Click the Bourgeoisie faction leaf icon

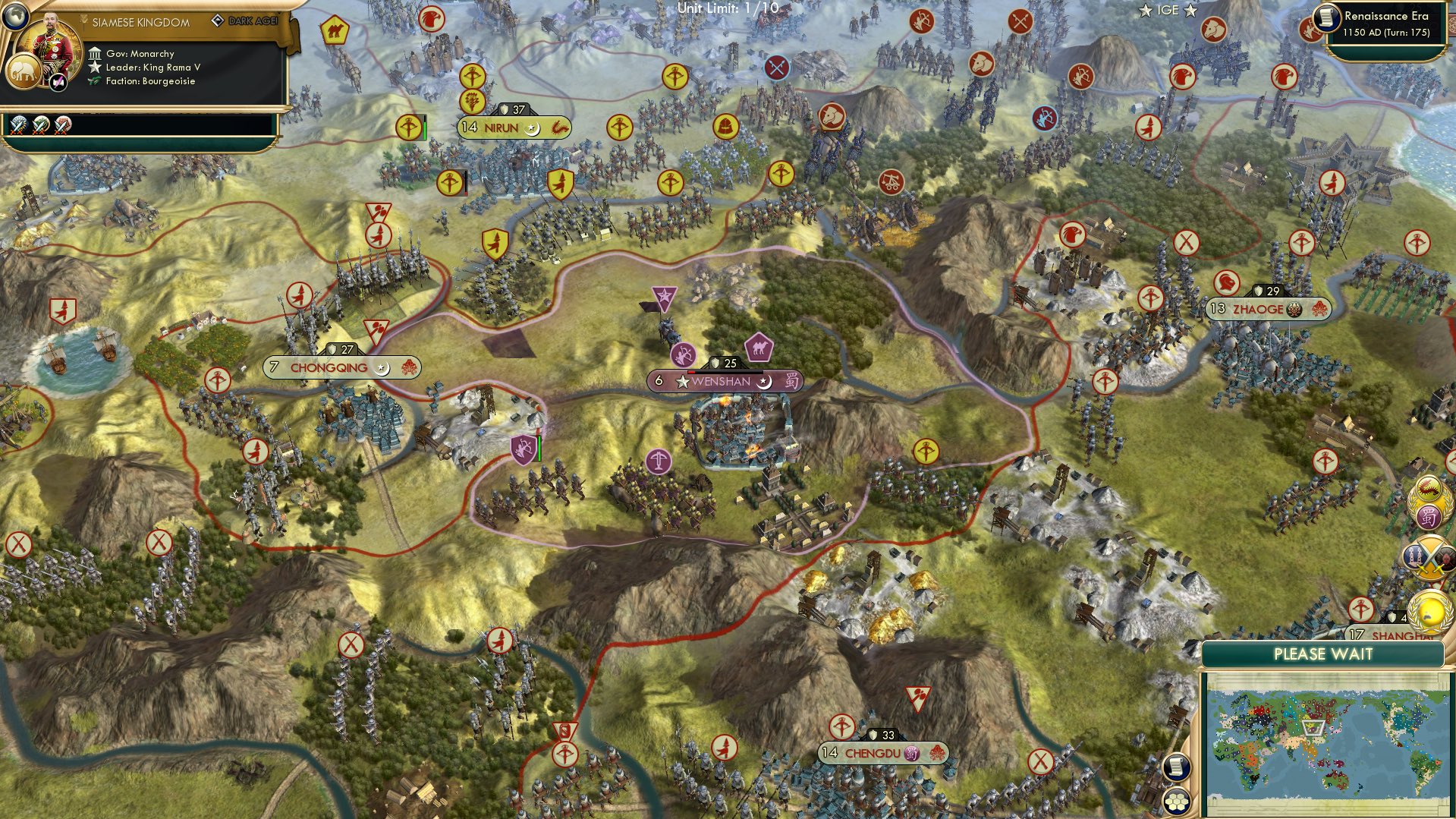(92, 80)
